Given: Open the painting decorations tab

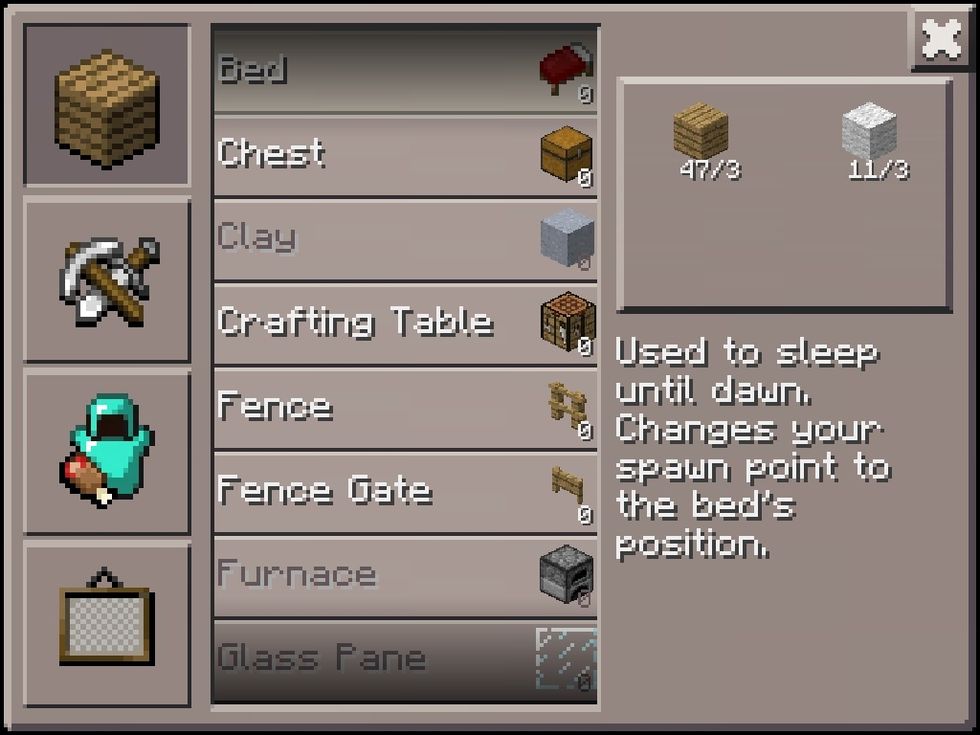Looking at the screenshot, I should click(106, 624).
